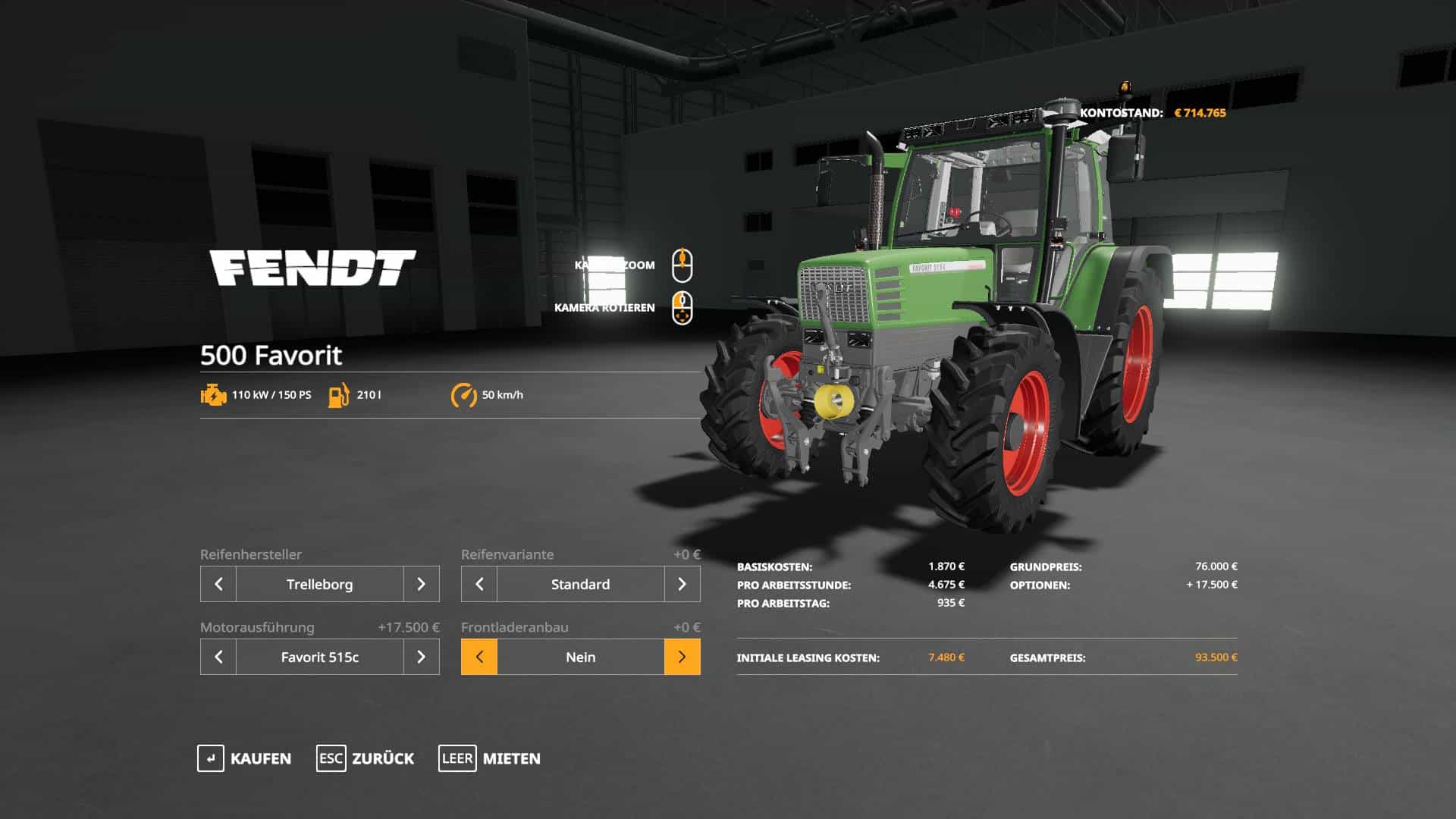Select the Trelleborg tire brand field
The height and width of the screenshot is (819, 1456).
pos(319,584)
